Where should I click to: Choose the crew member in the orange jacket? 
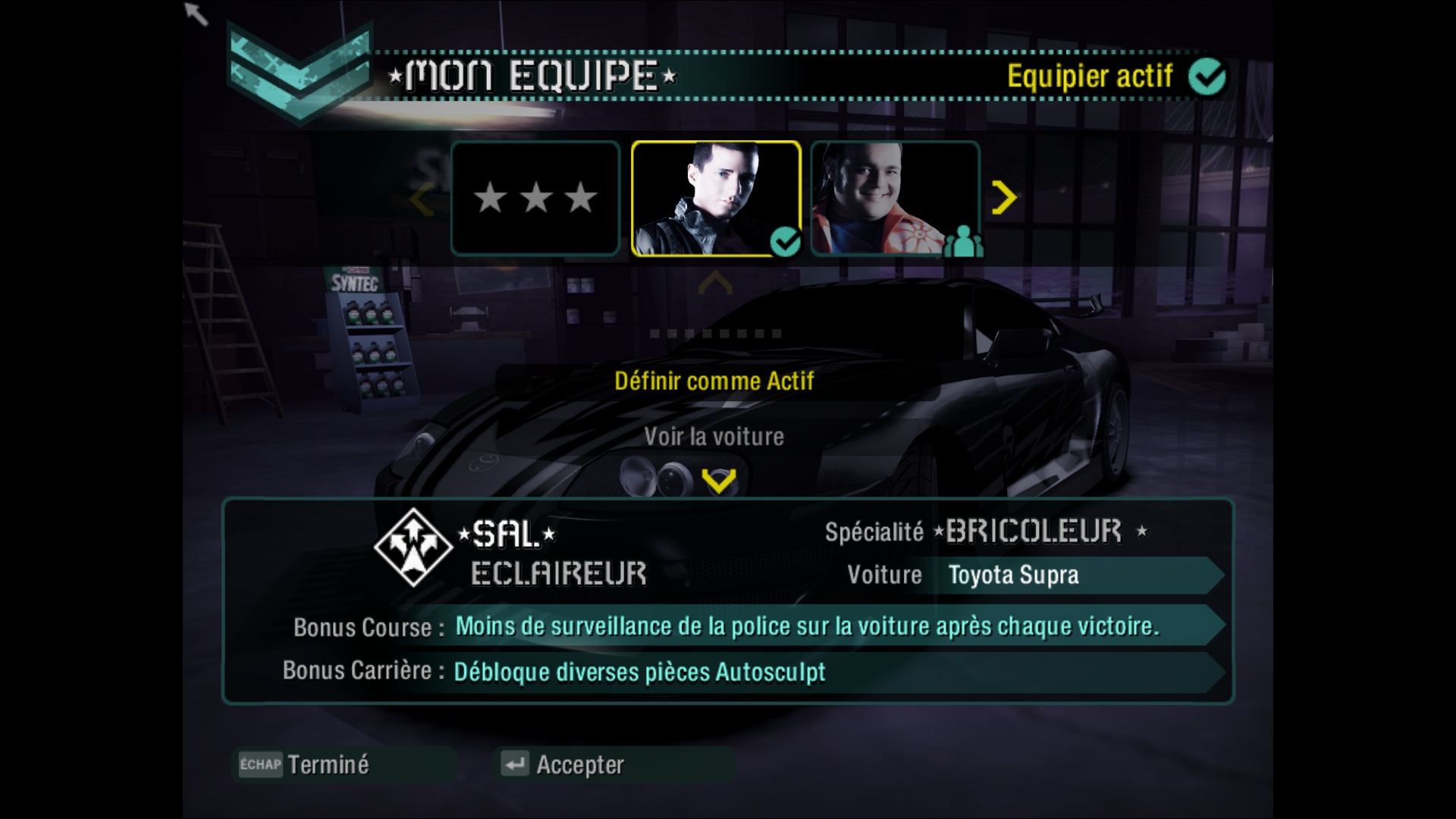point(895,198)
